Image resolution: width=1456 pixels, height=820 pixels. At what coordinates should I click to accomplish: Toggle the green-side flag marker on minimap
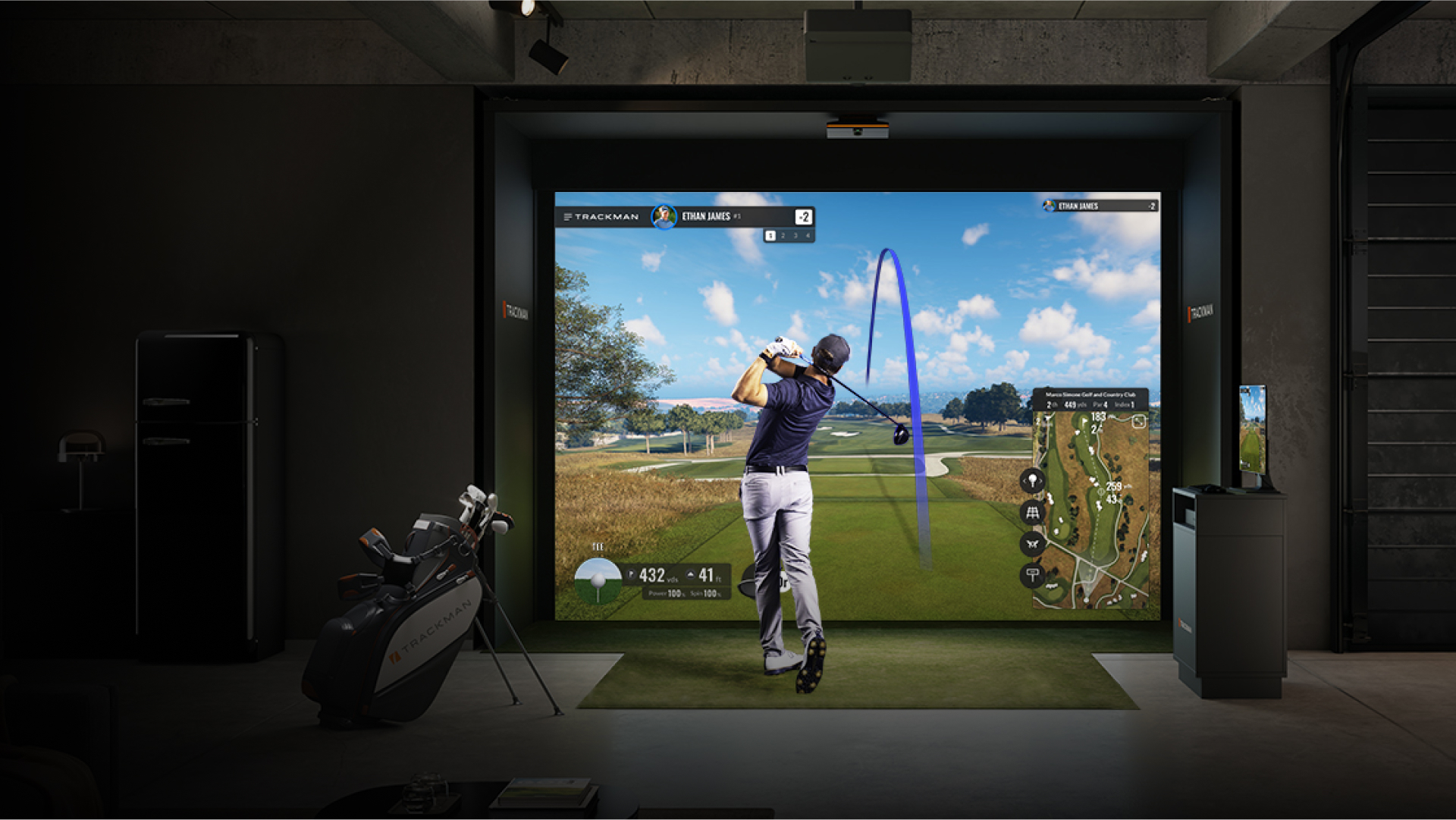(x=1084, y=421)
